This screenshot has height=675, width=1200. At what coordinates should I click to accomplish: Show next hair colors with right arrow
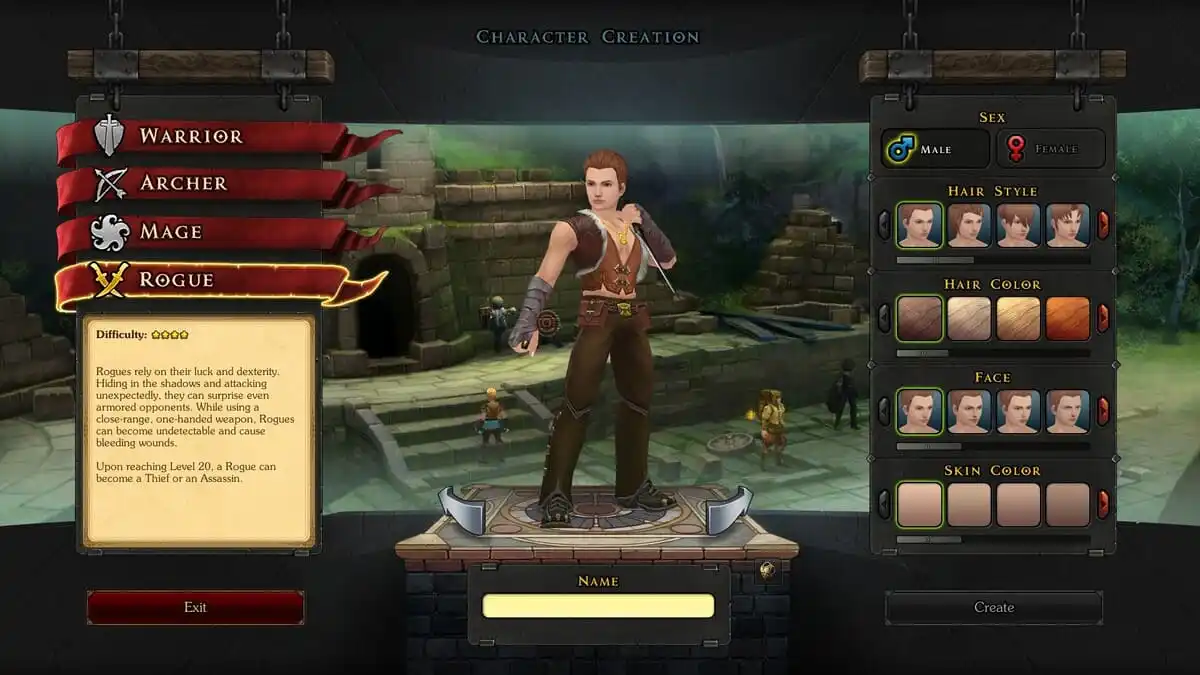coord(1103,318)
